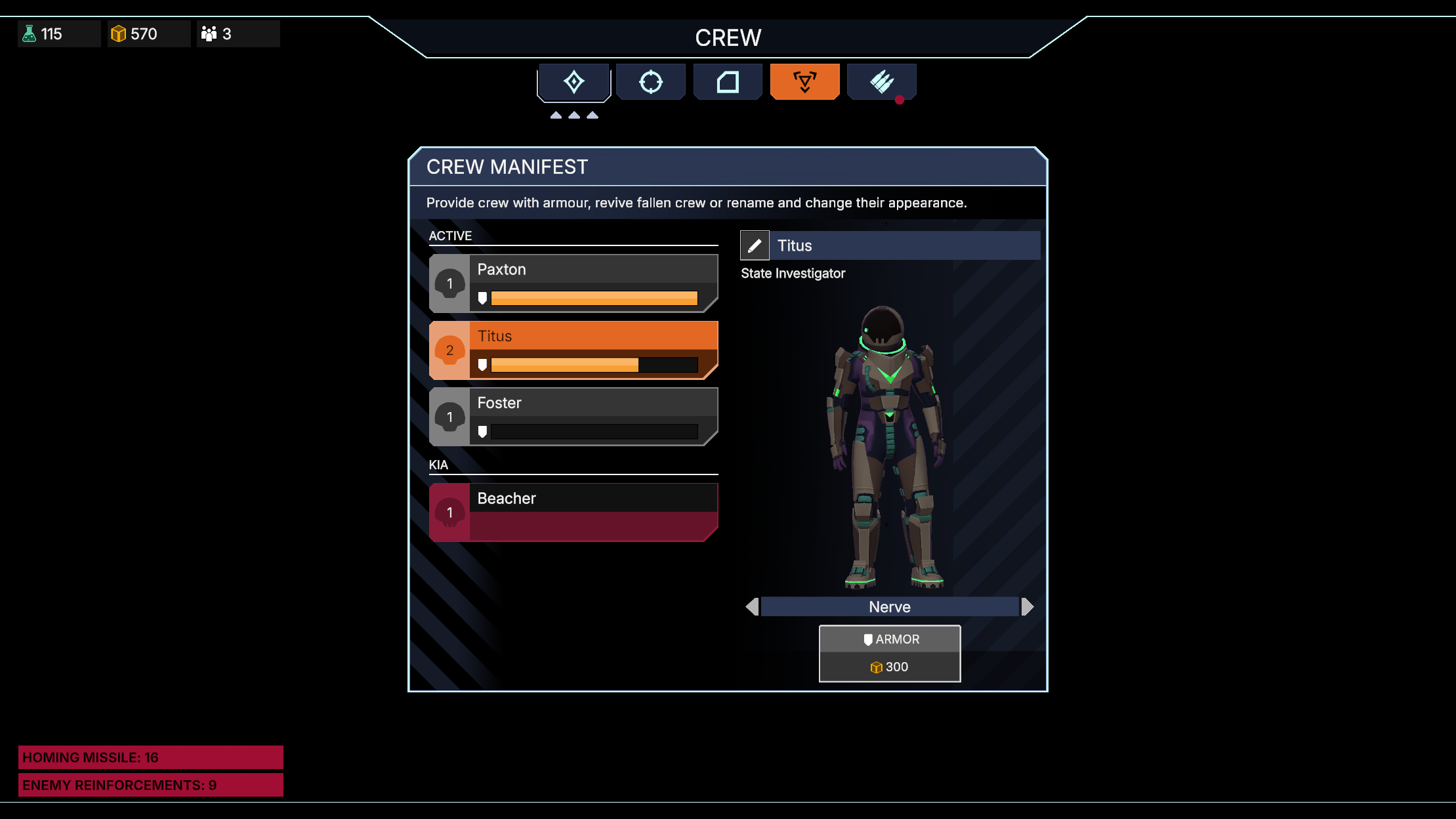This screenshot has height=819, width=1456.
Task: Cycle to the next appearance with right arrow
Action: click(x=1028, y=607)
